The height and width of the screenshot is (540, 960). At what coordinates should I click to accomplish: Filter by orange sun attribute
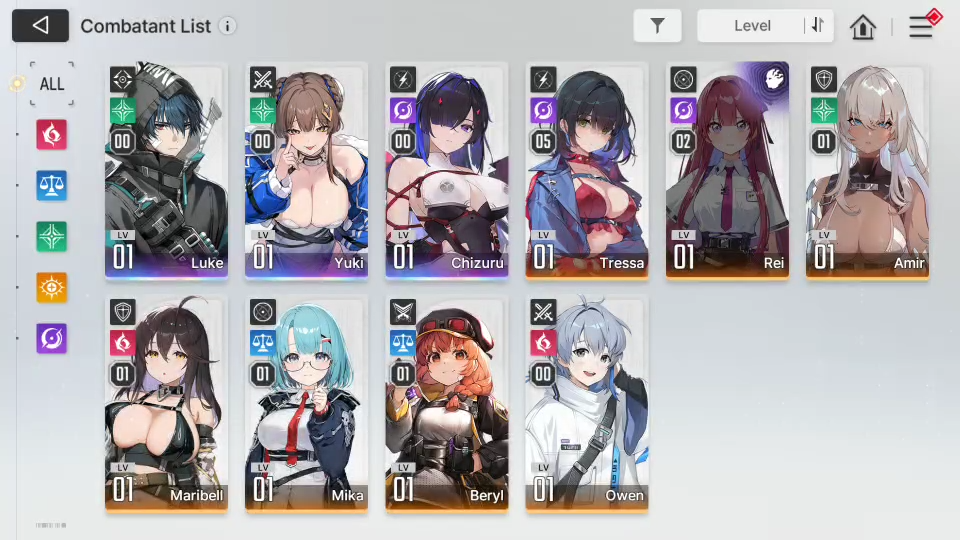click(51, 287)
